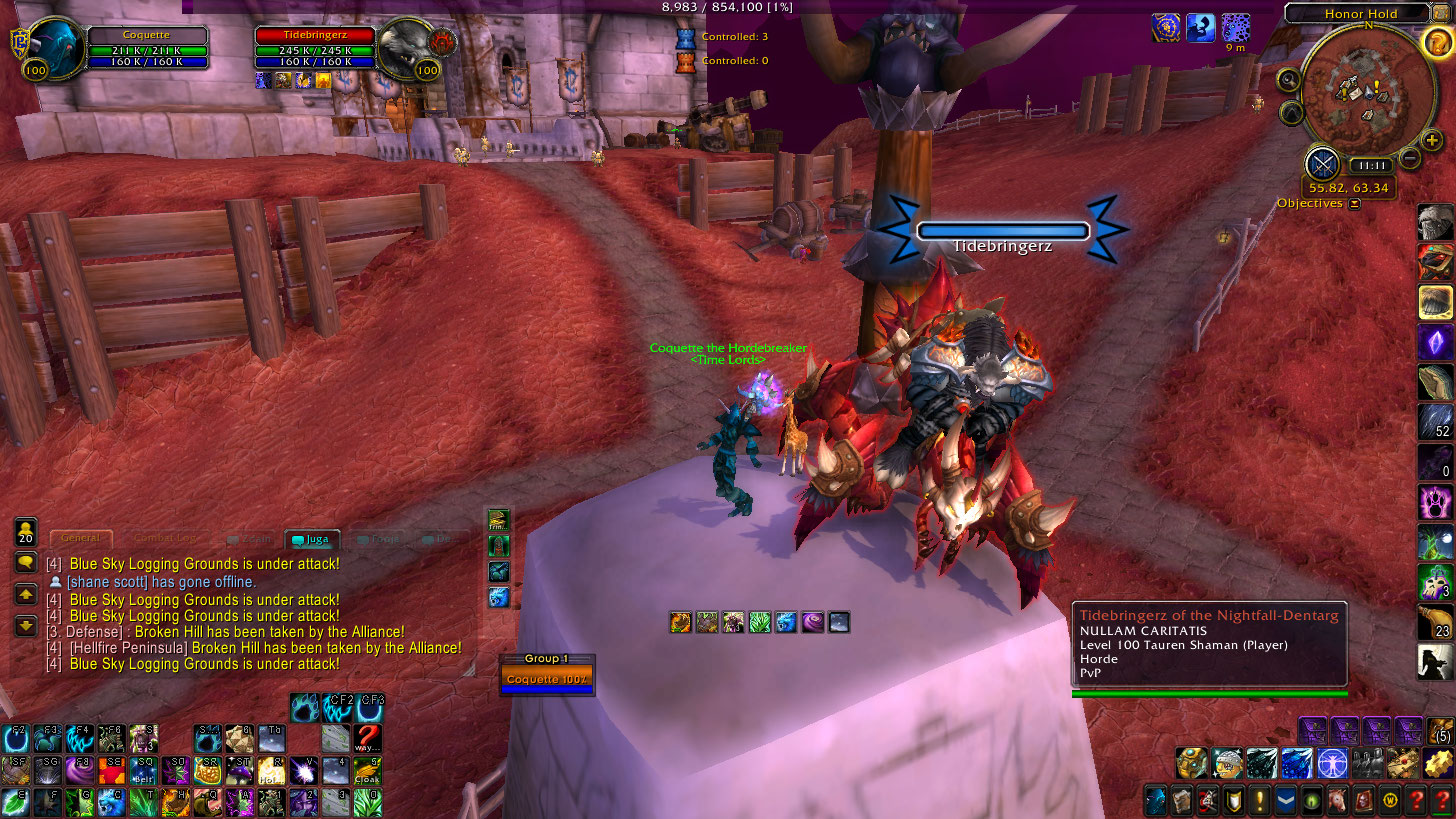Activate the Belt action bar button

click(141, 771)
